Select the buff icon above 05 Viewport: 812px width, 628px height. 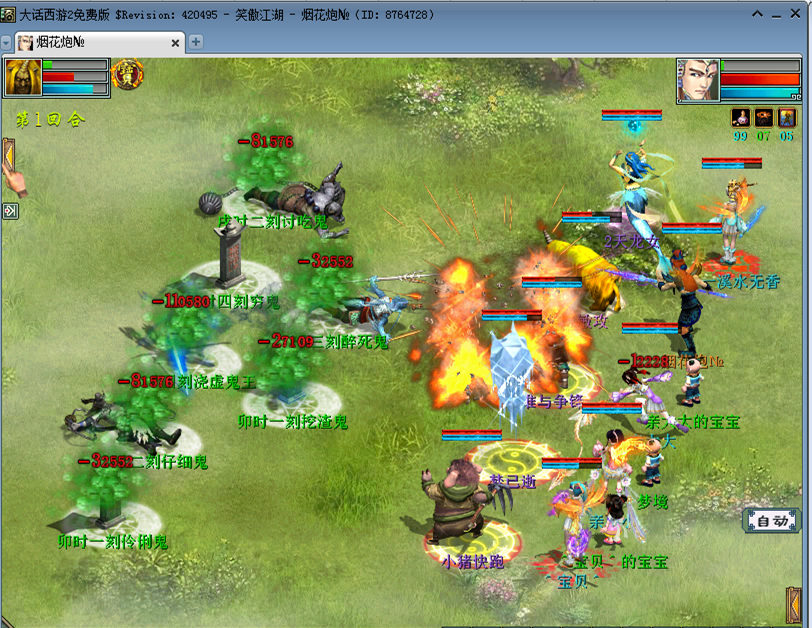point(786,118)
